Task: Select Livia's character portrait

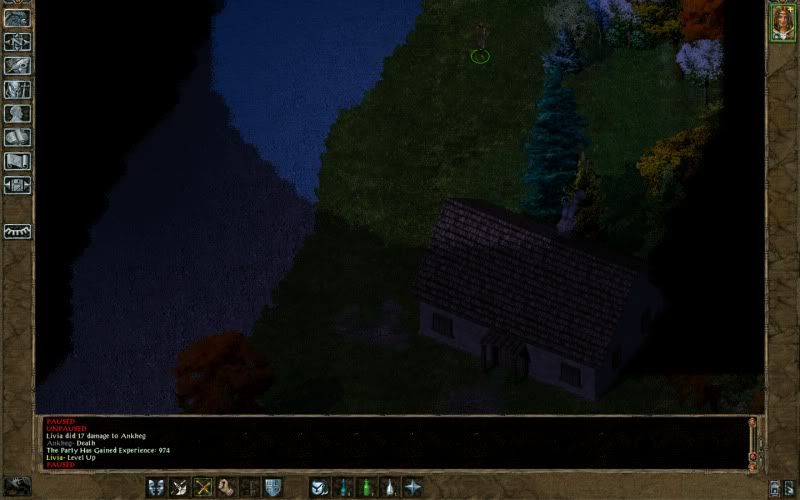Action: tap(781, 24)
